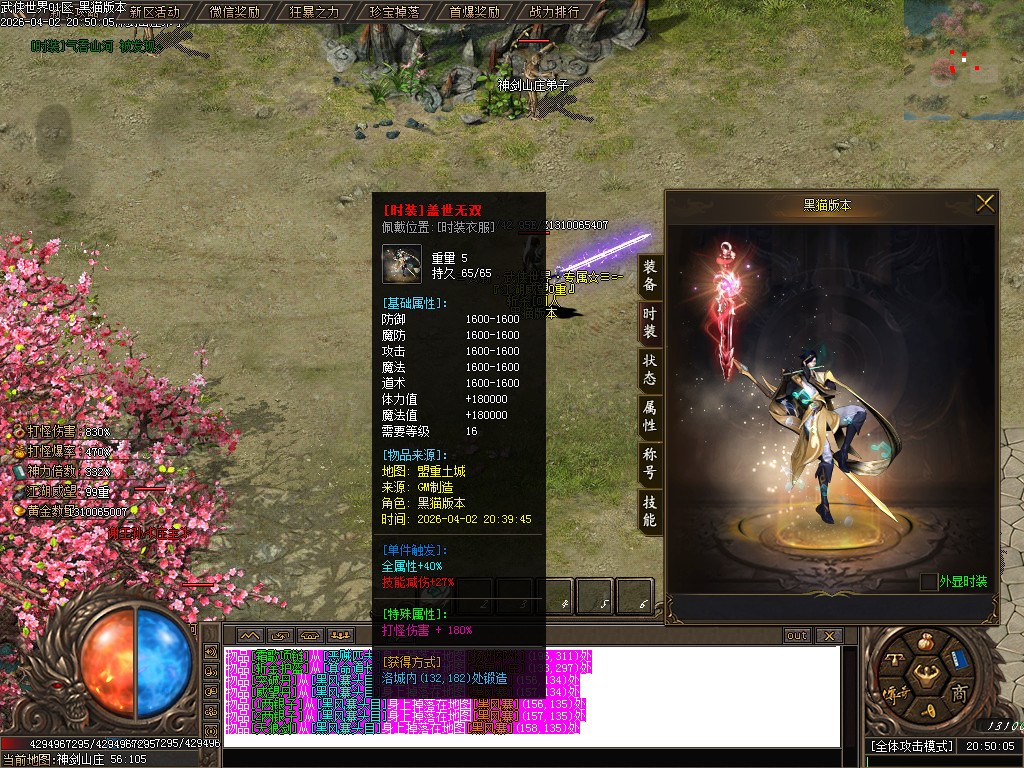The height and width of the screenshot is (768, 1024).
Task: Show the 属性 attributes tab
Action: 650,418
